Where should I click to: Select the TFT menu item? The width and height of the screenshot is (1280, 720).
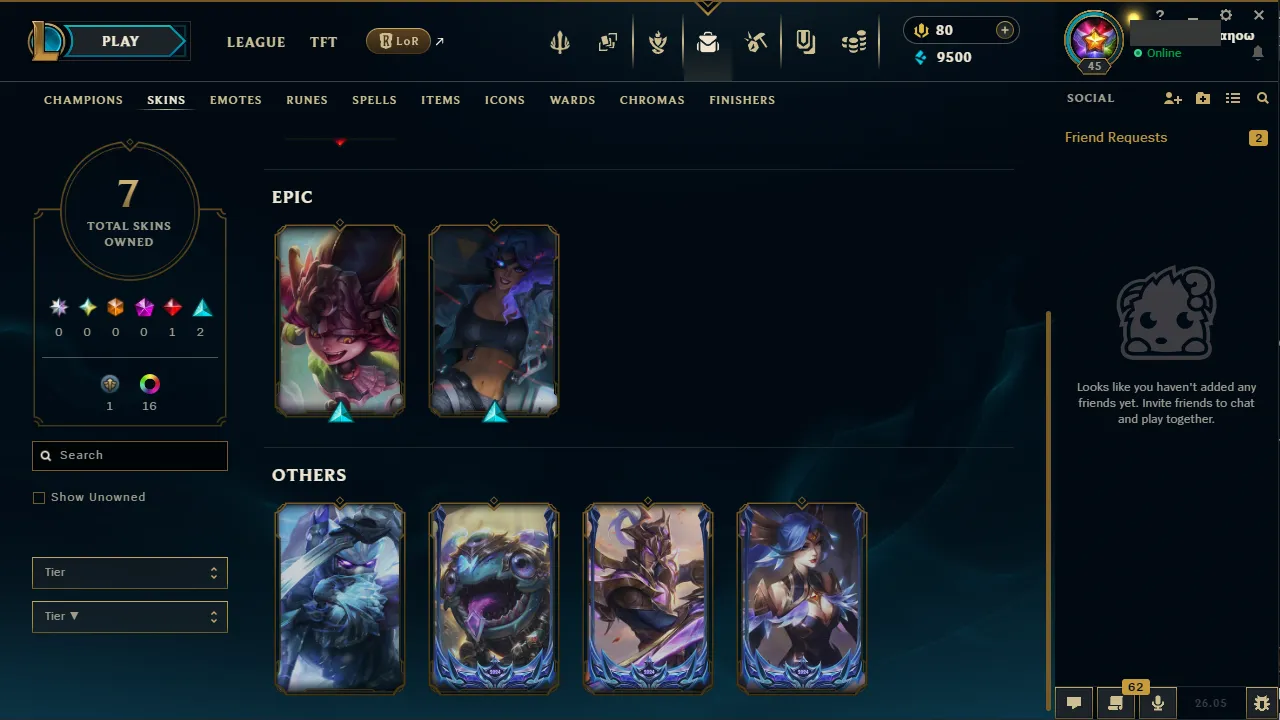point(323,42)
